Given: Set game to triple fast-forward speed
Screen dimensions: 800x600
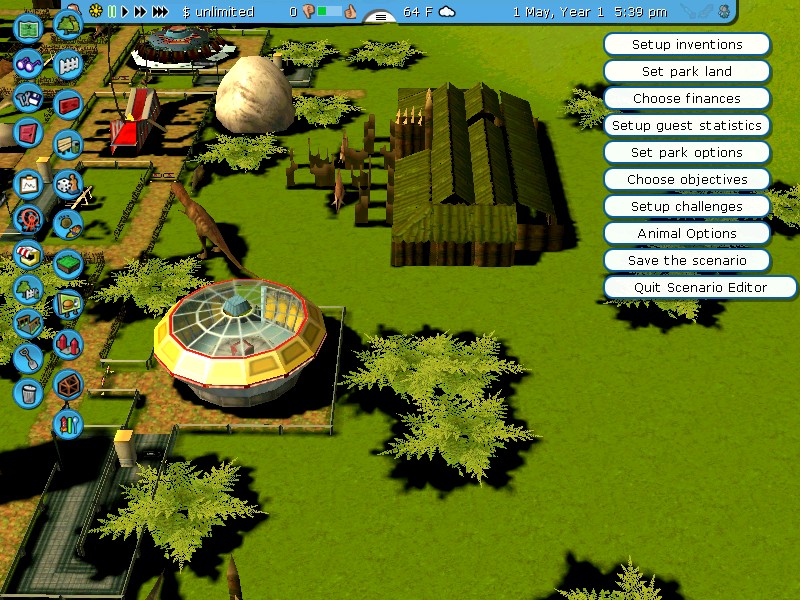Looking at the screenshot, I should click(160, 12).
